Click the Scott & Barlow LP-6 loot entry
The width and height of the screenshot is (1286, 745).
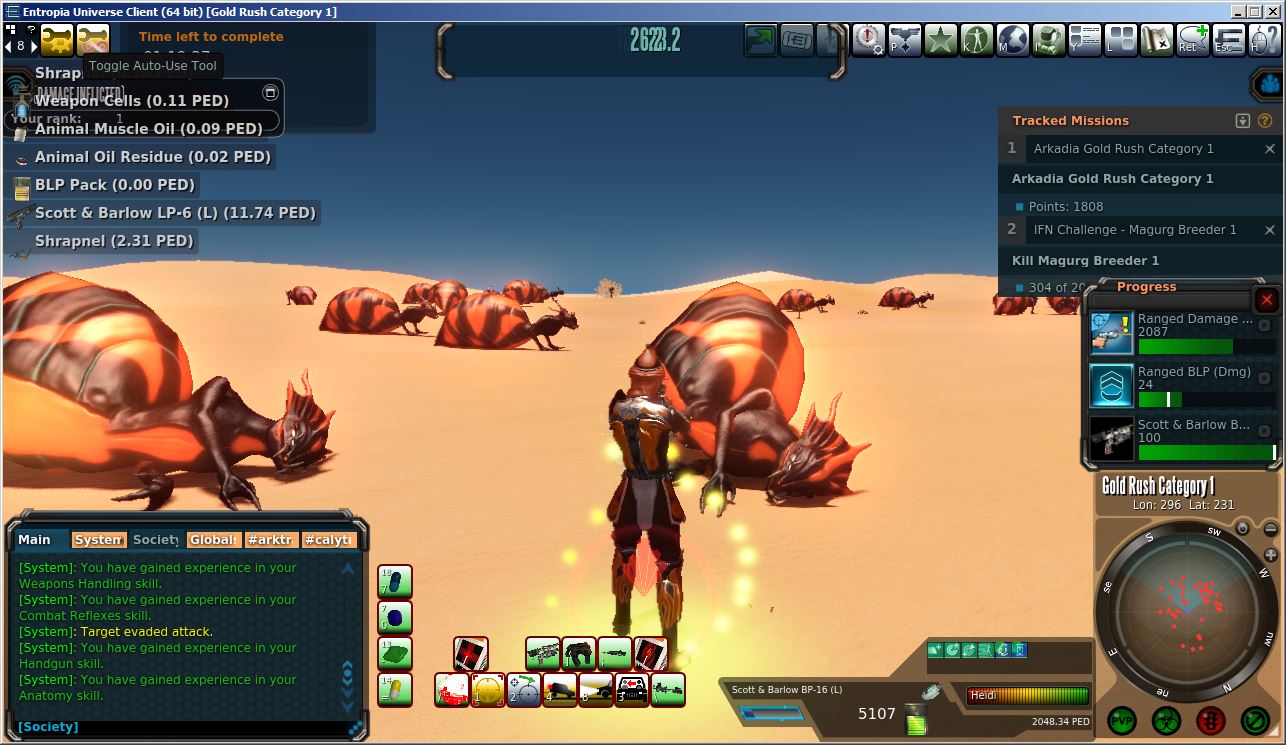pyautogui.click(x=175, y=213)
